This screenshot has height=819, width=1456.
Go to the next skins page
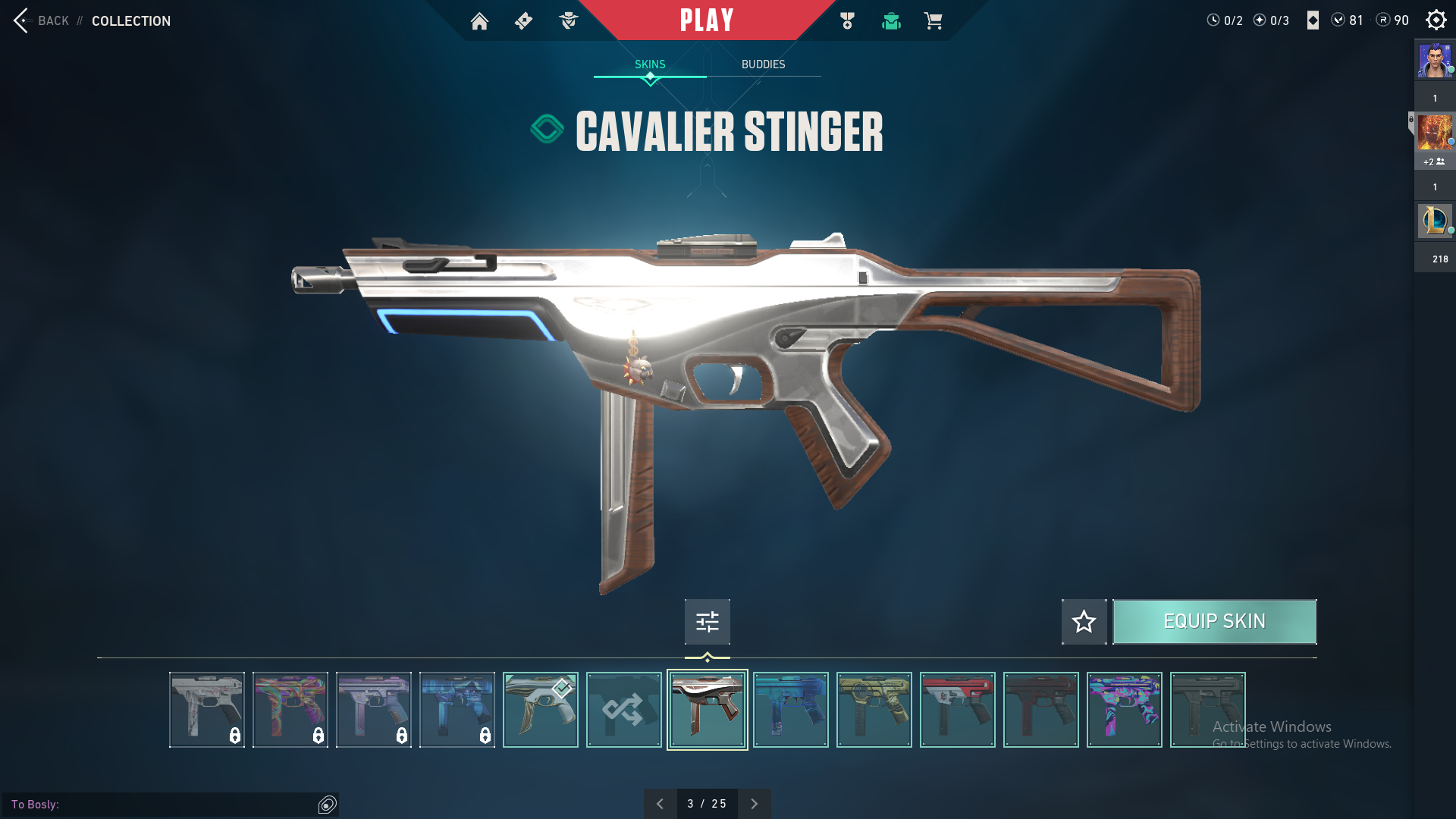click(x=754, y=804)
